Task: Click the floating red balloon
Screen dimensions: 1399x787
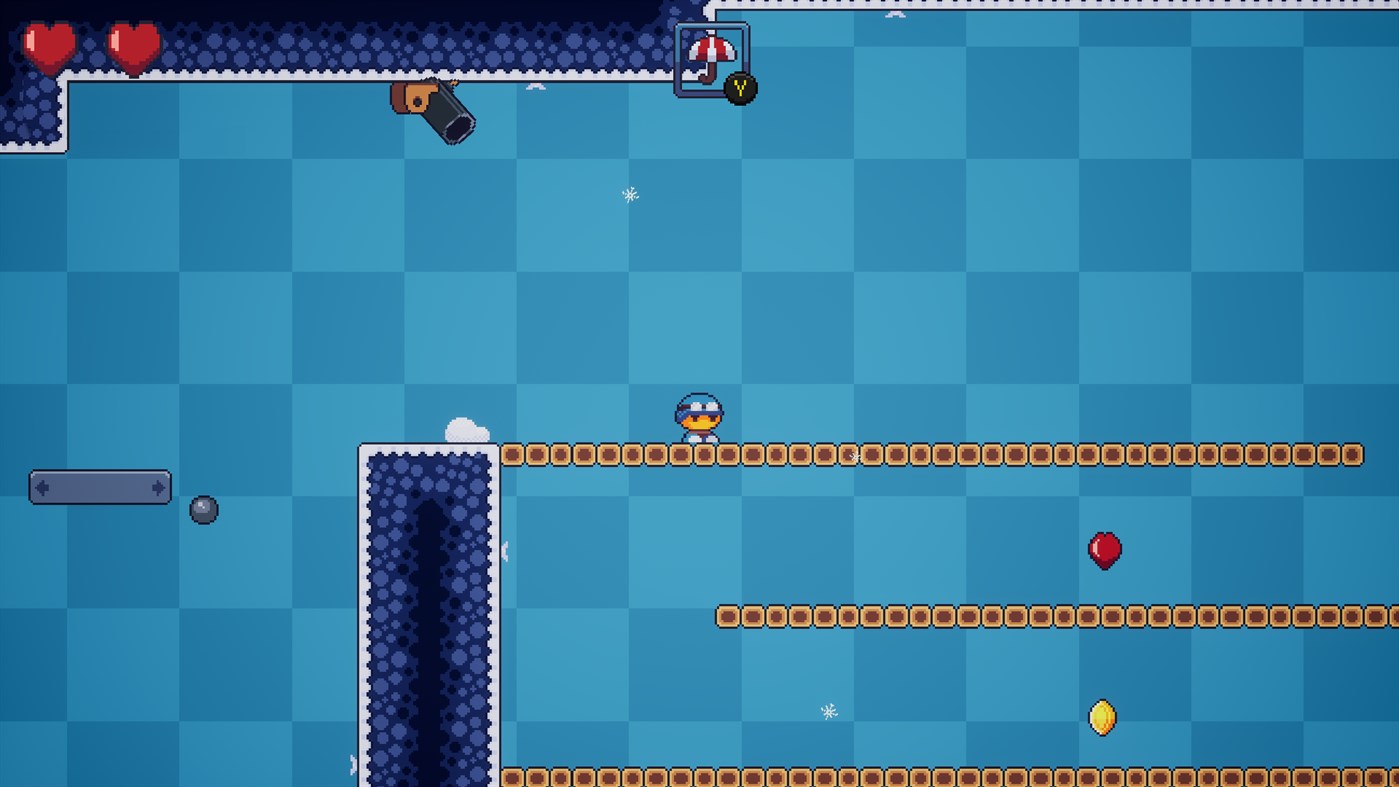Action: [x=1104, y=549]
